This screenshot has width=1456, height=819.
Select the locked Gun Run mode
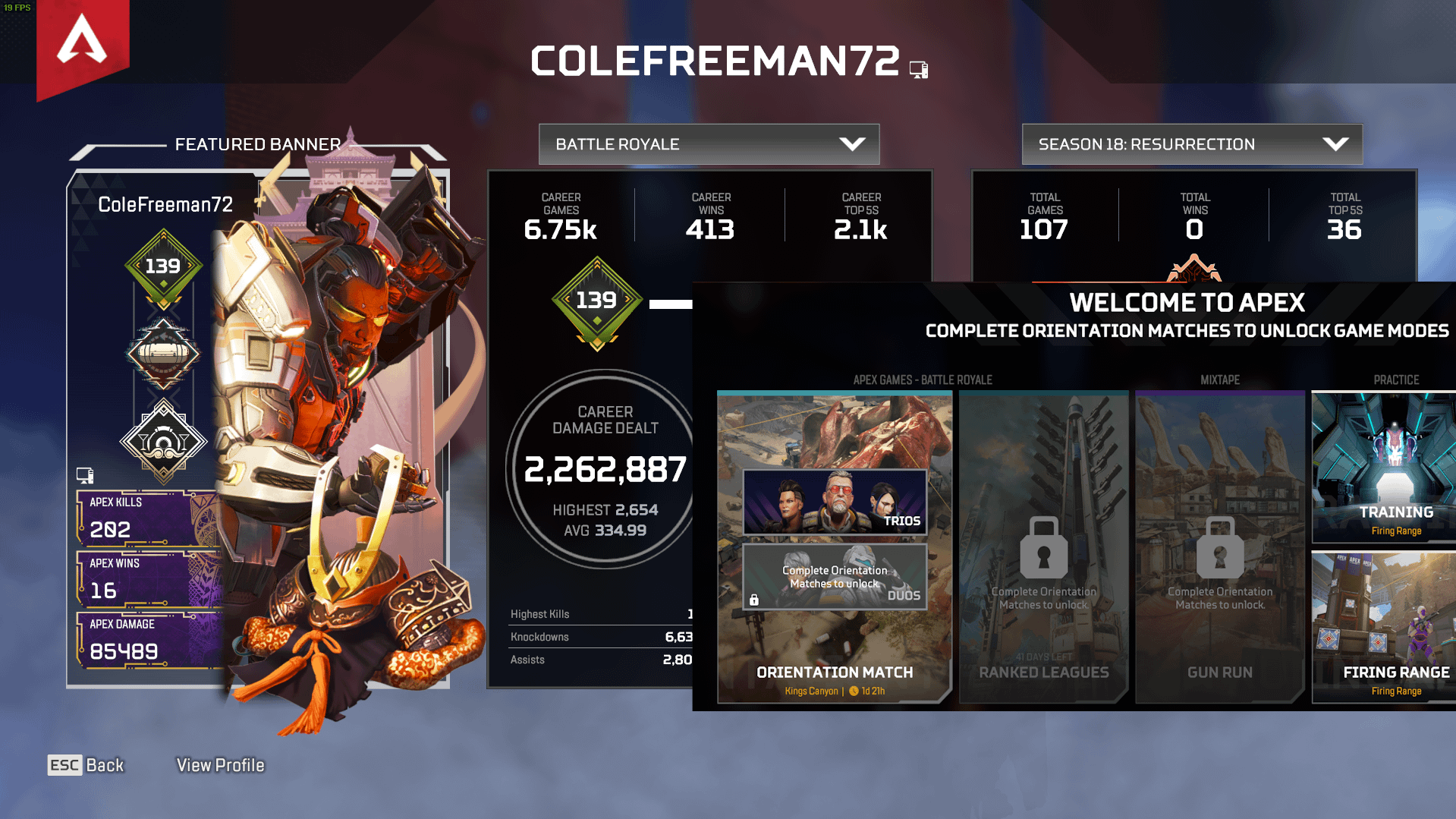(x=1219, y=548)
